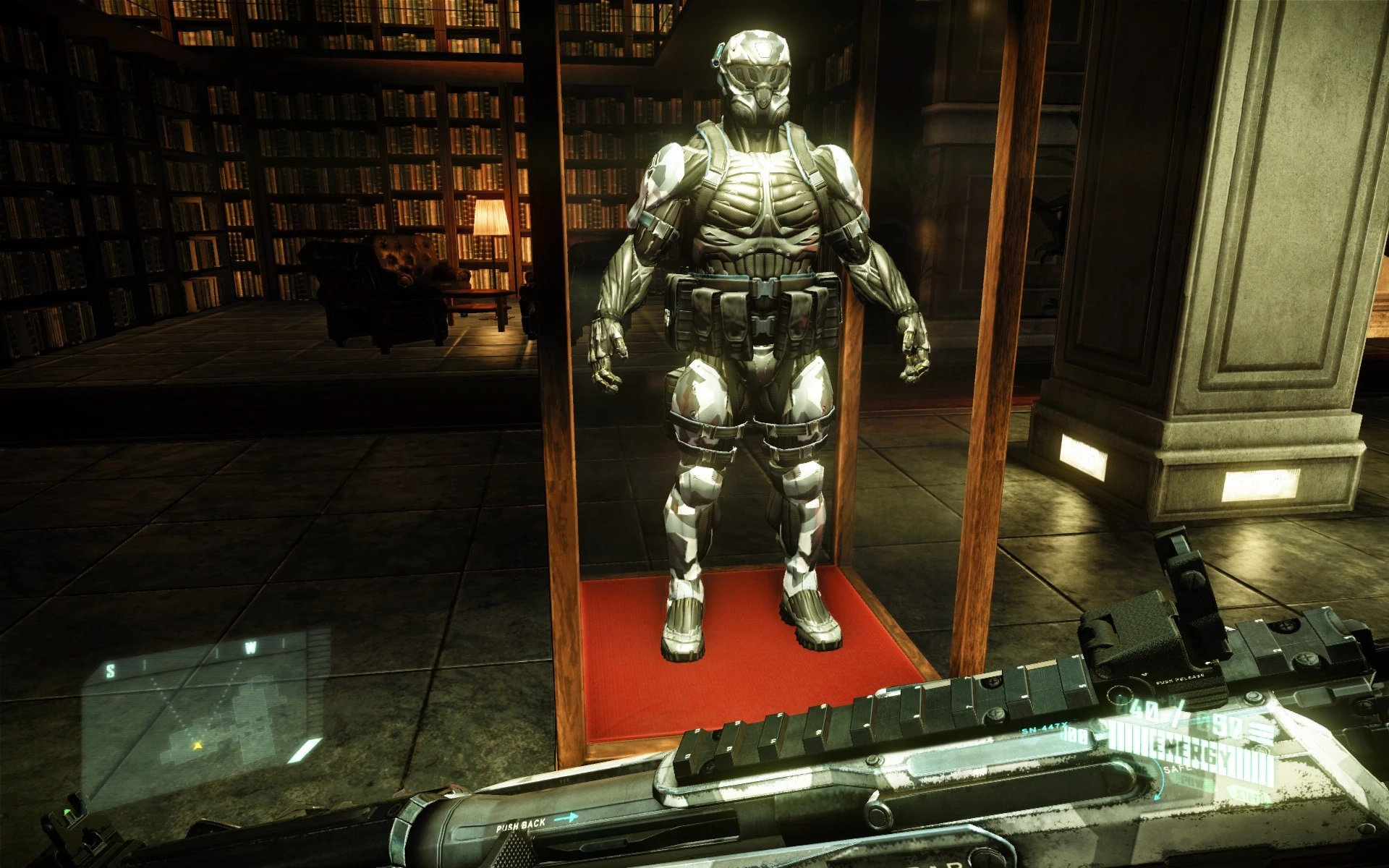Image resolution: width=1389 pixels, height=868 pixels.
Task: Click the S compass marker on the minimap
Action: point(112,669)
